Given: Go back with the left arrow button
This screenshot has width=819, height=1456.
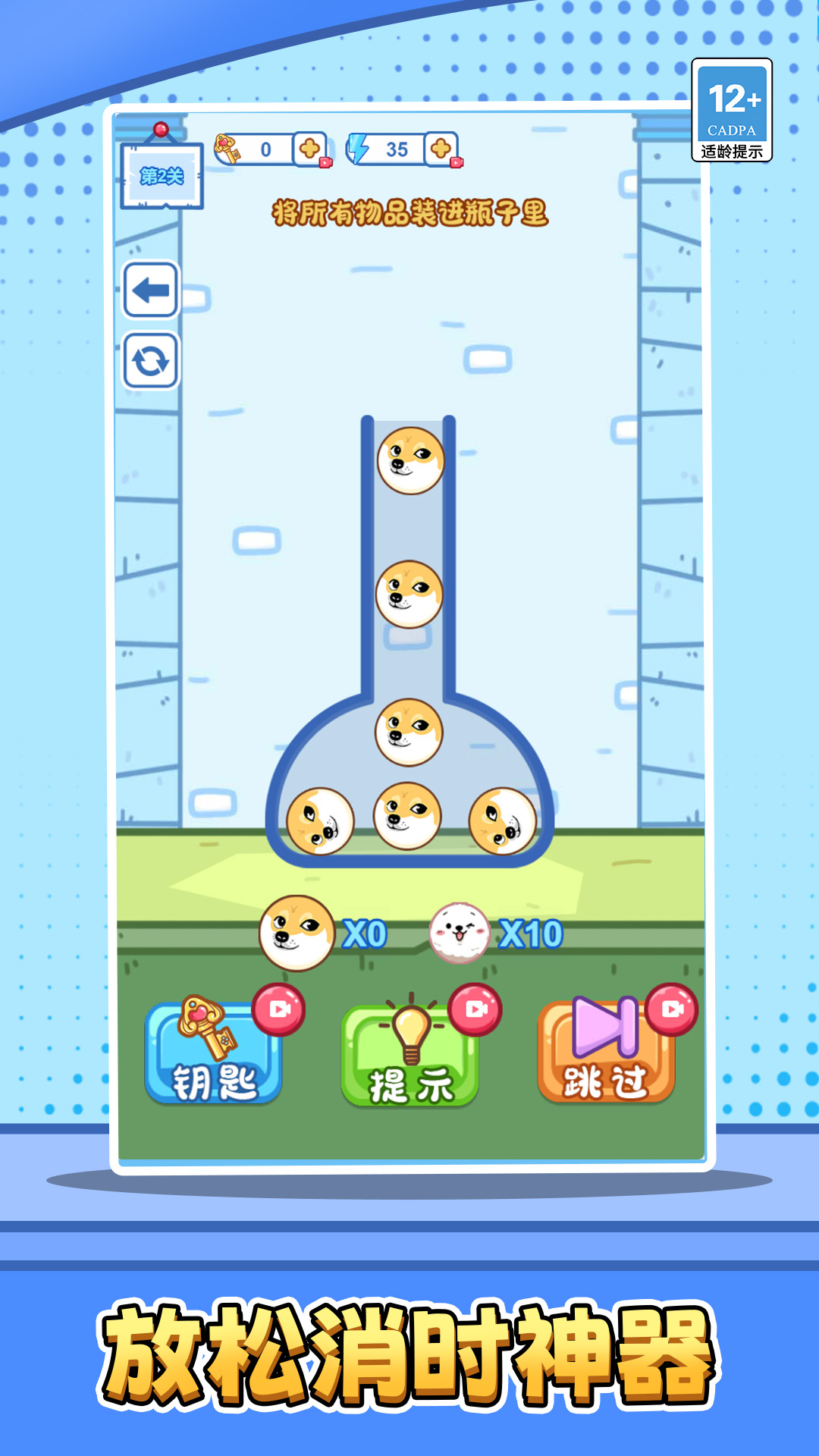Looking at the screenshot, I should (x=151, y=290).
